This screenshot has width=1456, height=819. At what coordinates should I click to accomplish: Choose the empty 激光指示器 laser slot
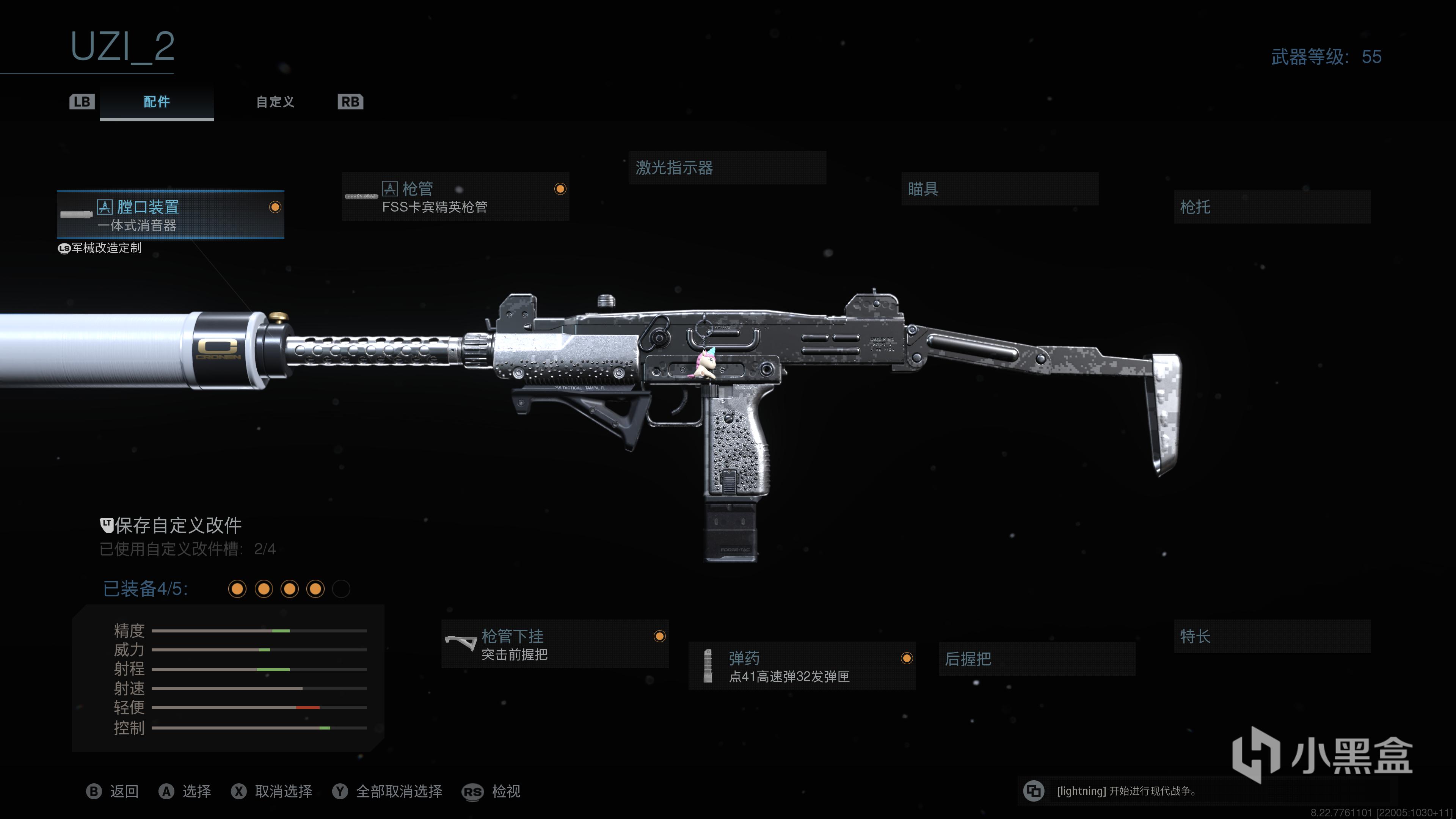coord(727,167)
